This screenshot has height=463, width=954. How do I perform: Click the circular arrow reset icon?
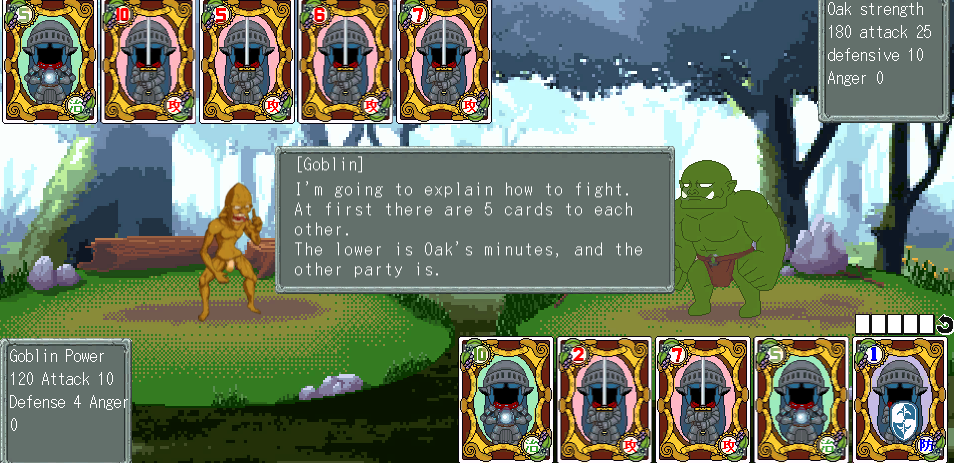pos(944,324)
